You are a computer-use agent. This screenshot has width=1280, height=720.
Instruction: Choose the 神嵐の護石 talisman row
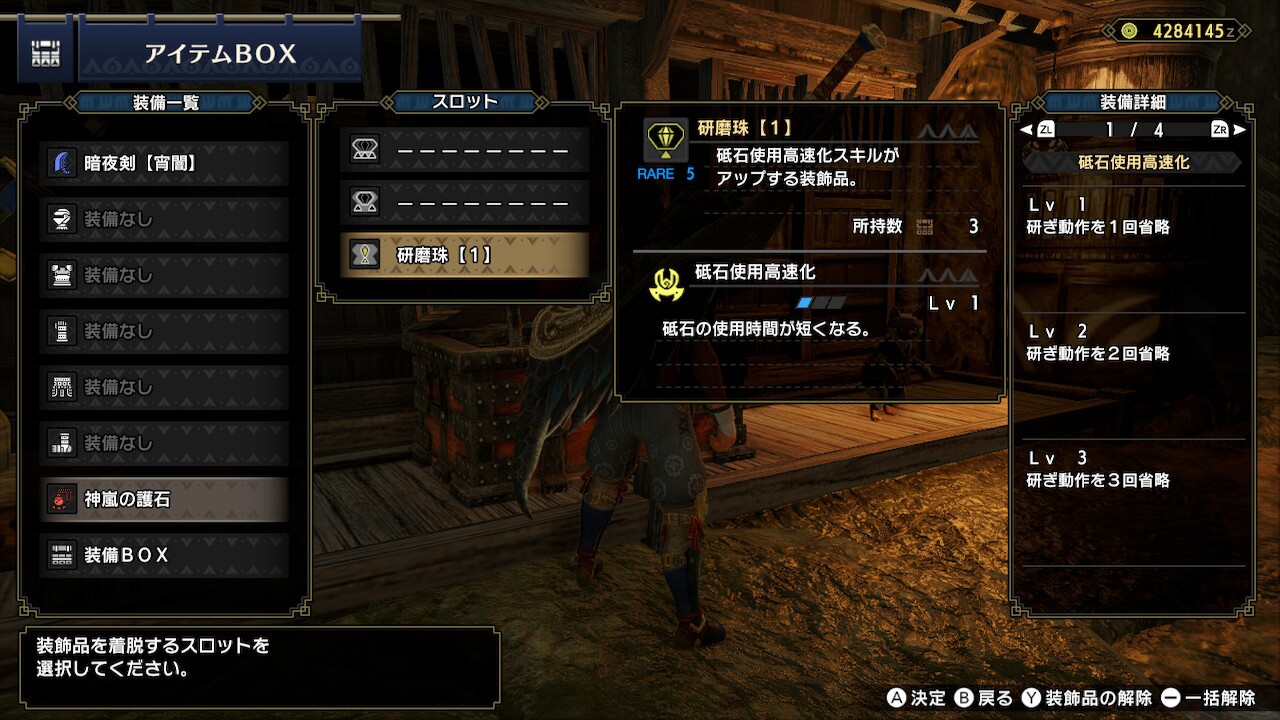tap(166, 499)
